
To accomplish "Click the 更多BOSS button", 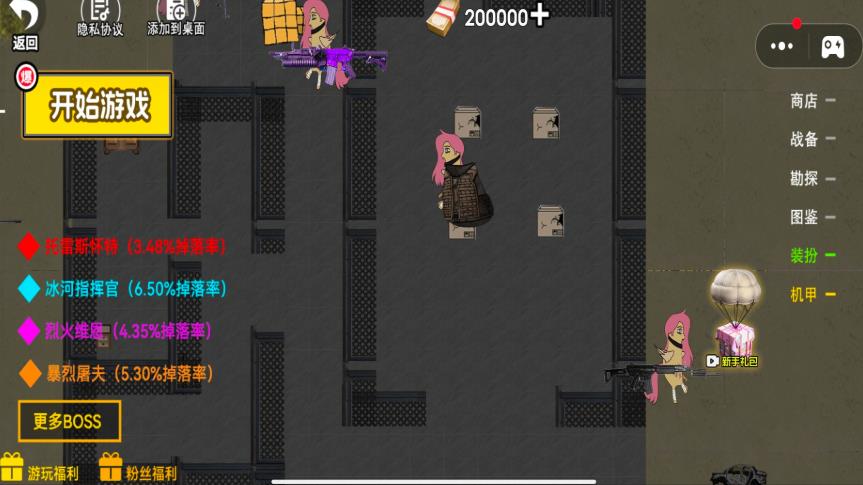I will tap(69, 421).
